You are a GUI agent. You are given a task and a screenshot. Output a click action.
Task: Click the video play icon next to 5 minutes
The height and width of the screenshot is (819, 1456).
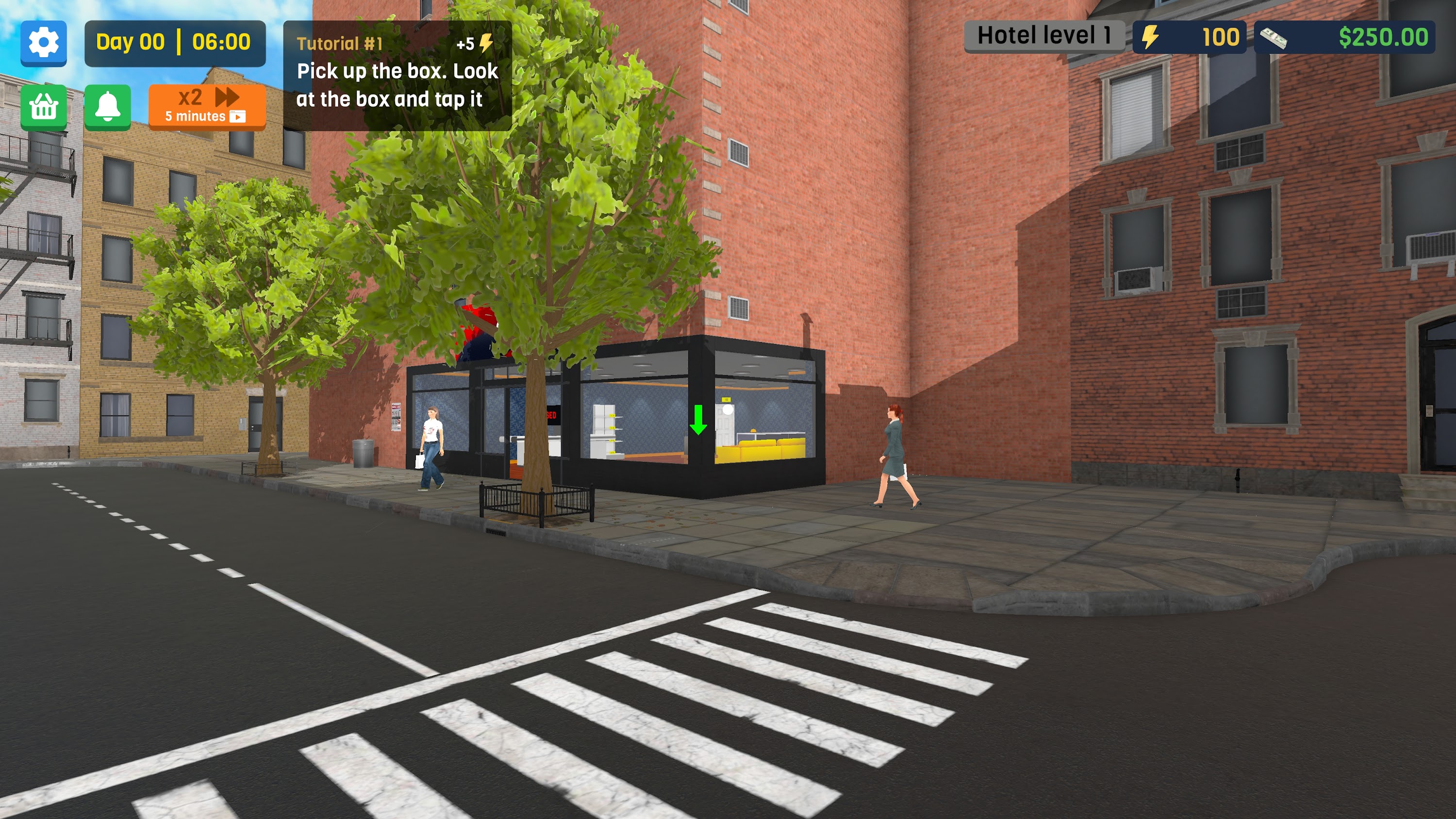[240, 118]
